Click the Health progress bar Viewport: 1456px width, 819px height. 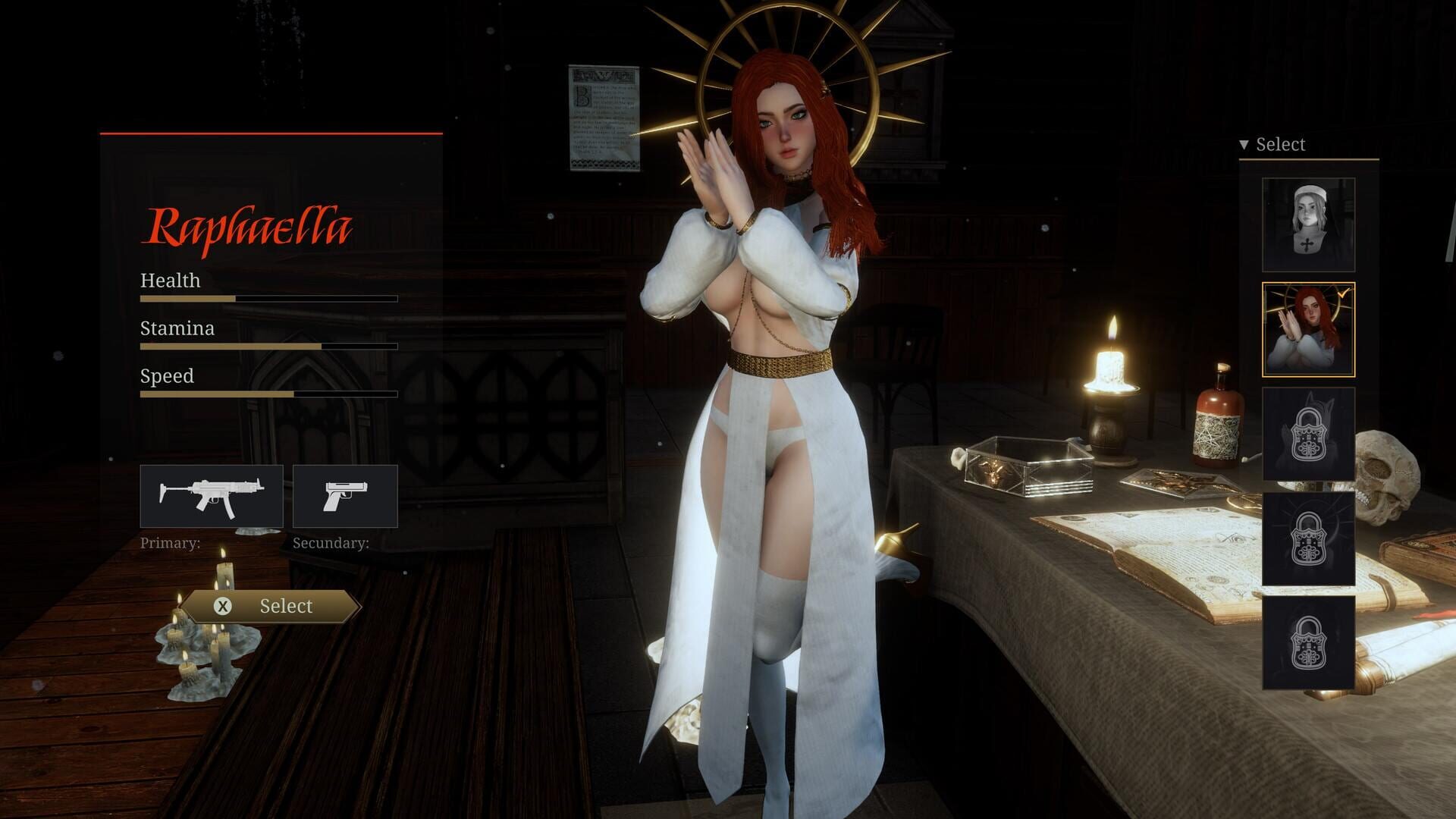pyautogui.click(x=268, y=298)
